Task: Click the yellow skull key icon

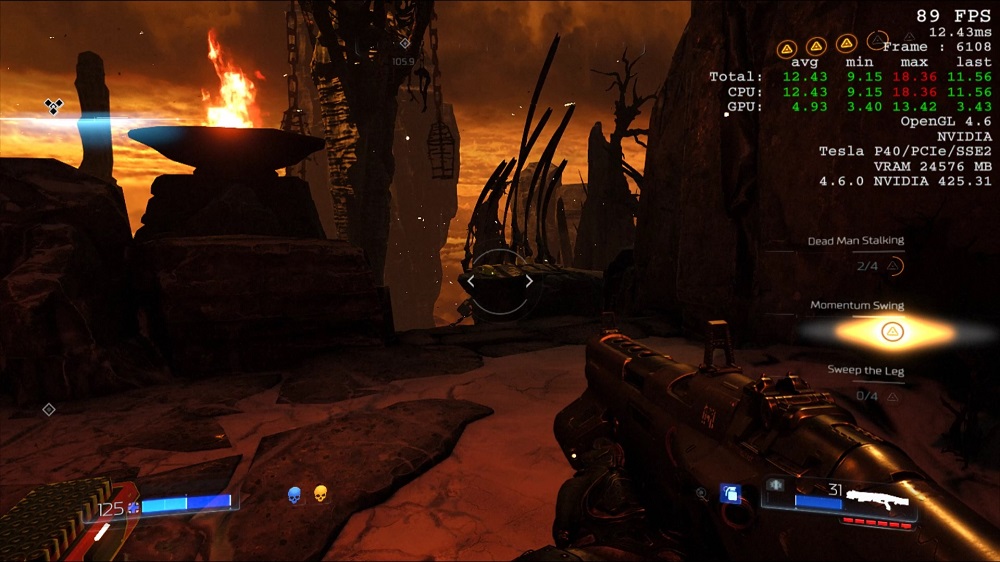Action: (x=321, y=493)
